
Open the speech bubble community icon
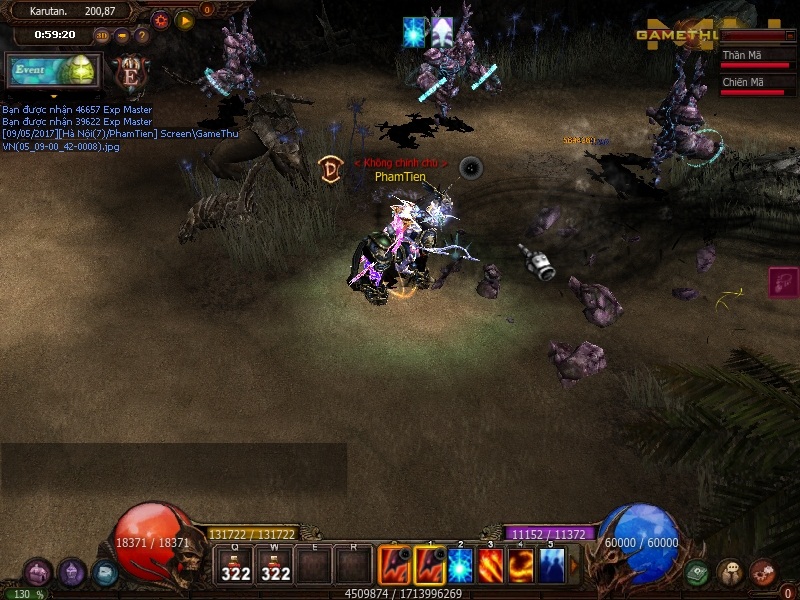pos(730,573)
